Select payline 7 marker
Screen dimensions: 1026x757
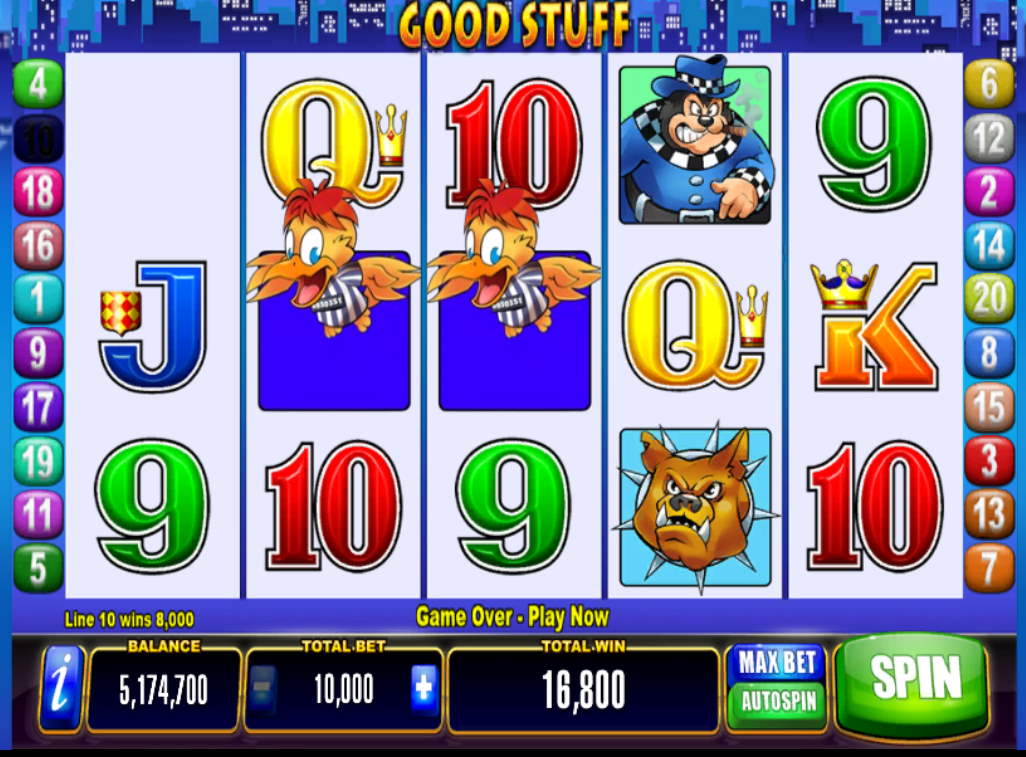(x=988, y=568)
